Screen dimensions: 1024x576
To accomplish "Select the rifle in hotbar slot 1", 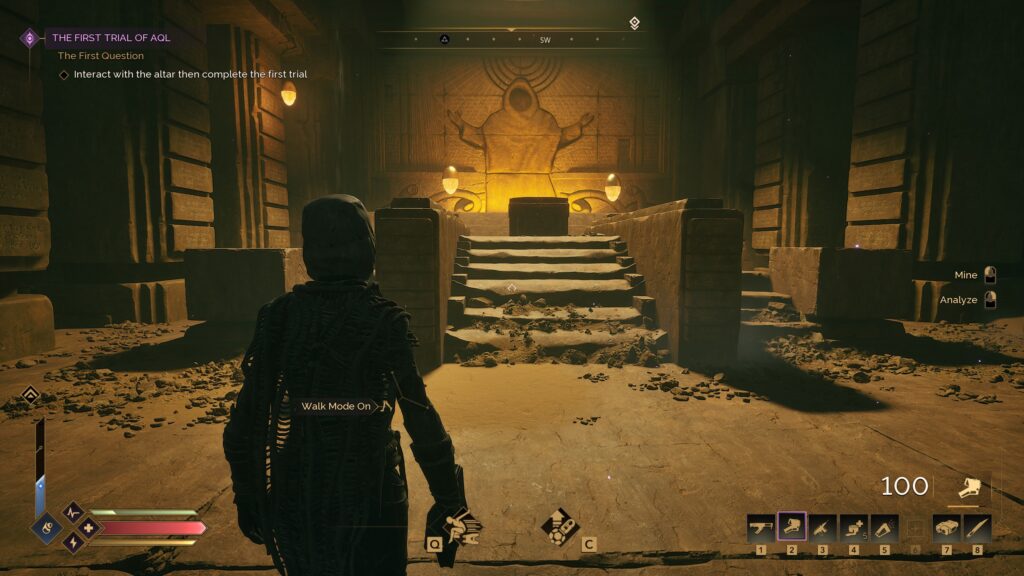I will [x=761, y=527].
